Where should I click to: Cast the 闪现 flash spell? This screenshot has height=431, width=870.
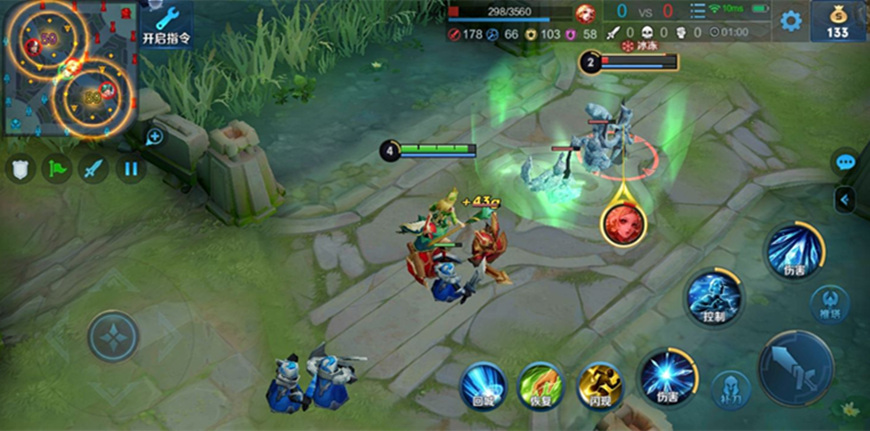(600, 383)
